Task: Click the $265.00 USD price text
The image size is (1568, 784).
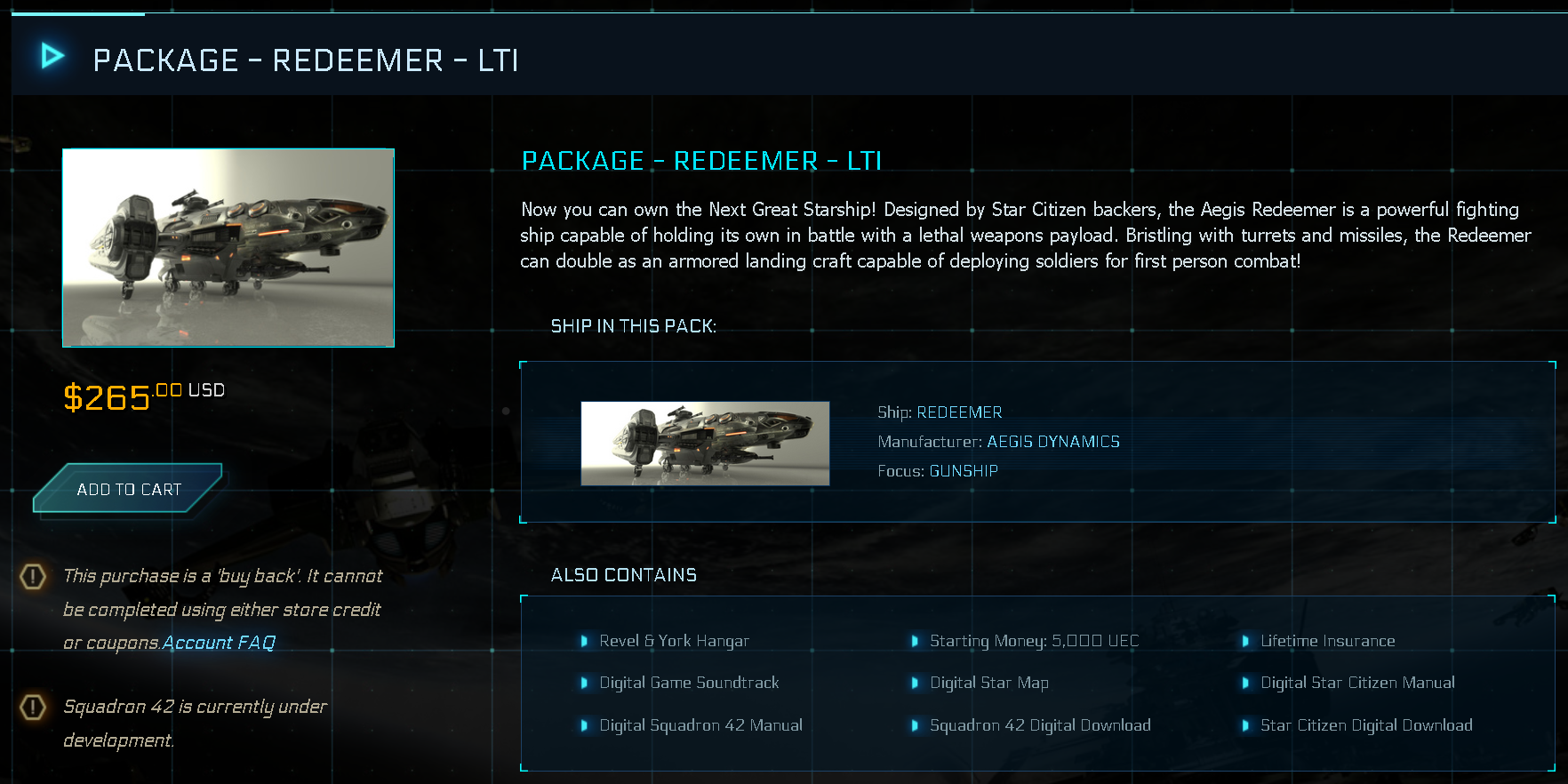Action: (x=143, y=395)
